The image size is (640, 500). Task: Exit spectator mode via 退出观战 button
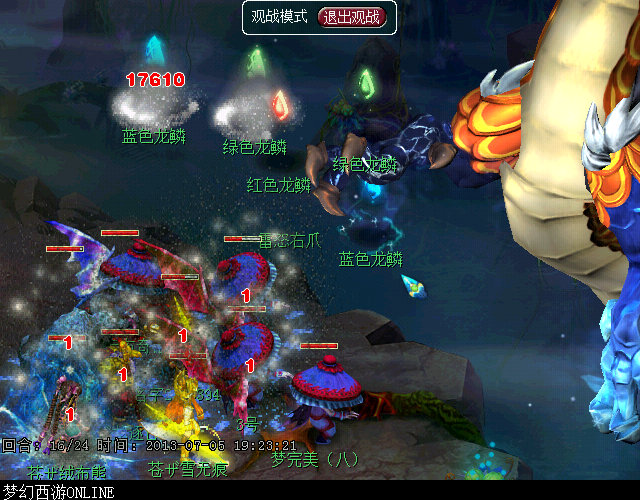tap(351, 17)
